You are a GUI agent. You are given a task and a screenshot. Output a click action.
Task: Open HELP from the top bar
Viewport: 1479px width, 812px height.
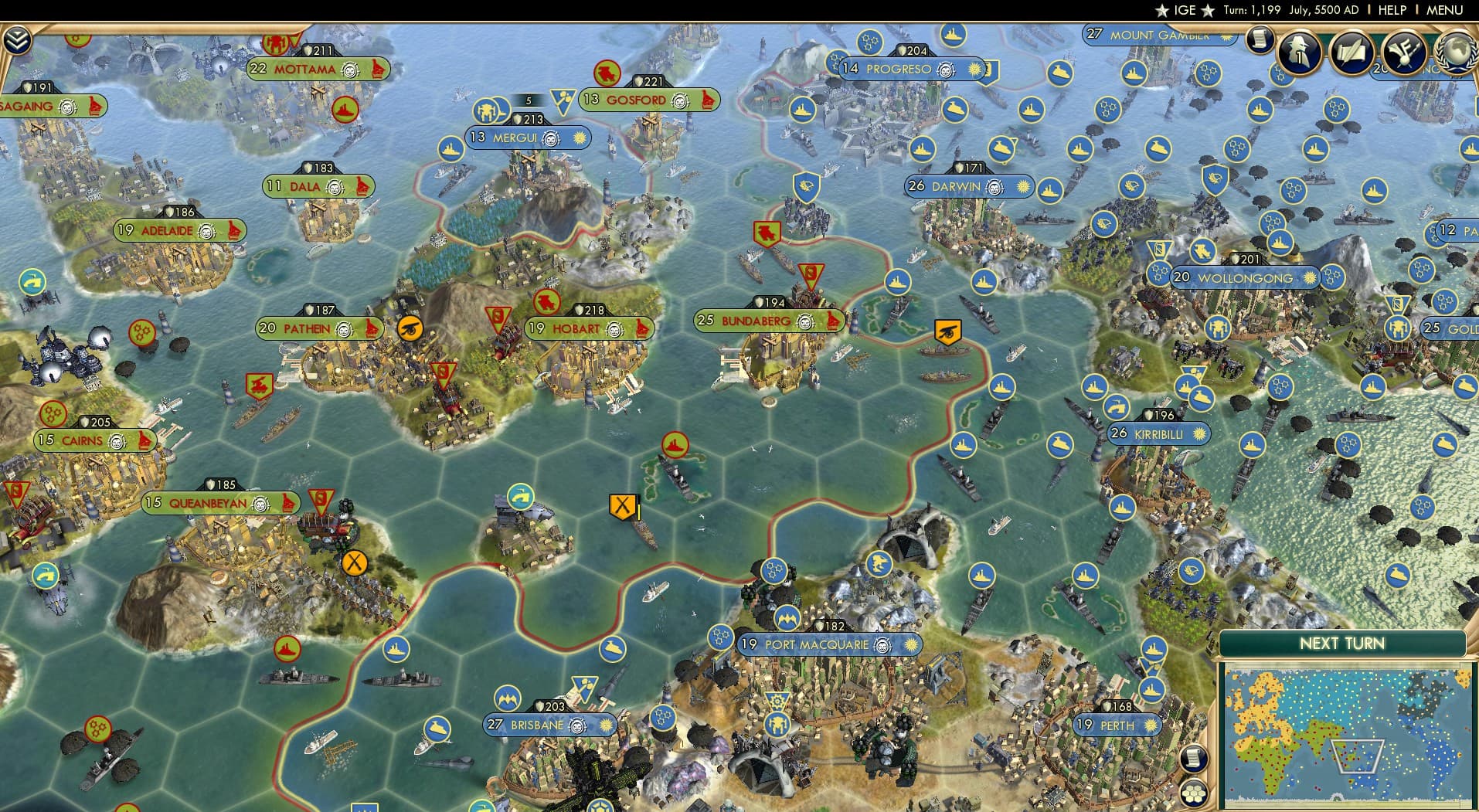point(1392,10)
